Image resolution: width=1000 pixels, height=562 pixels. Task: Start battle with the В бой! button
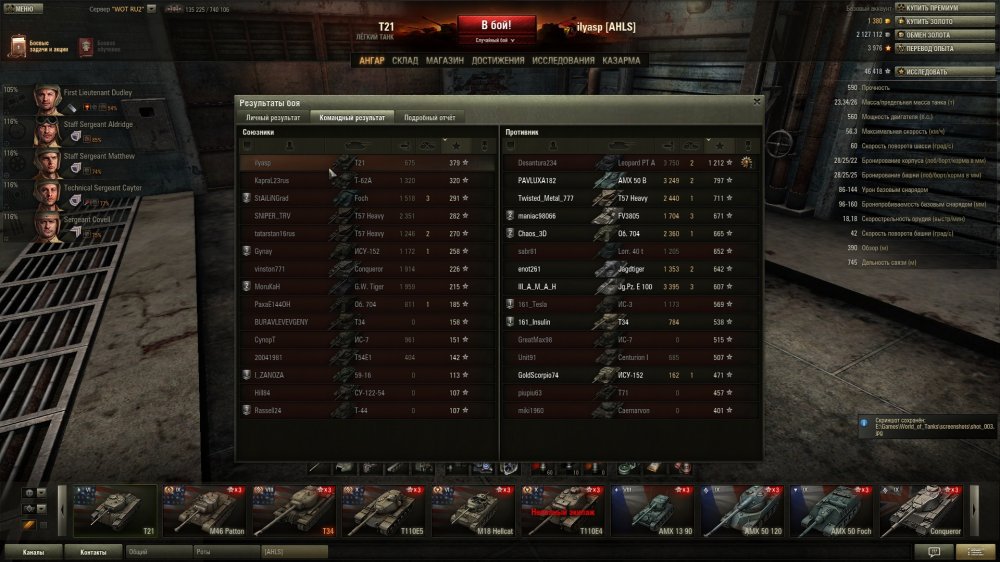point(497,27)
